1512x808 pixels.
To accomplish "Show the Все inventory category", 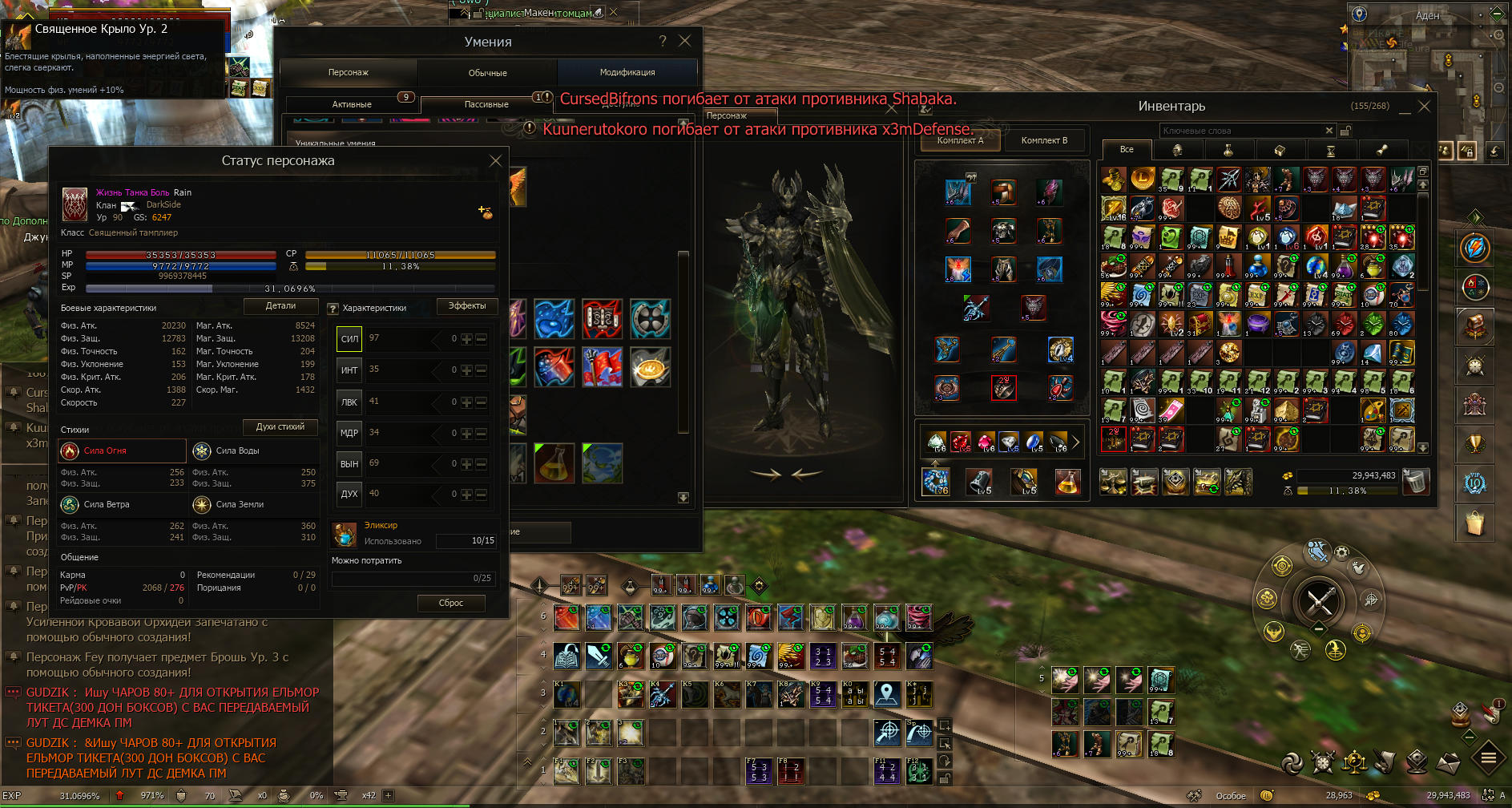I will (x=1127, y=149).
